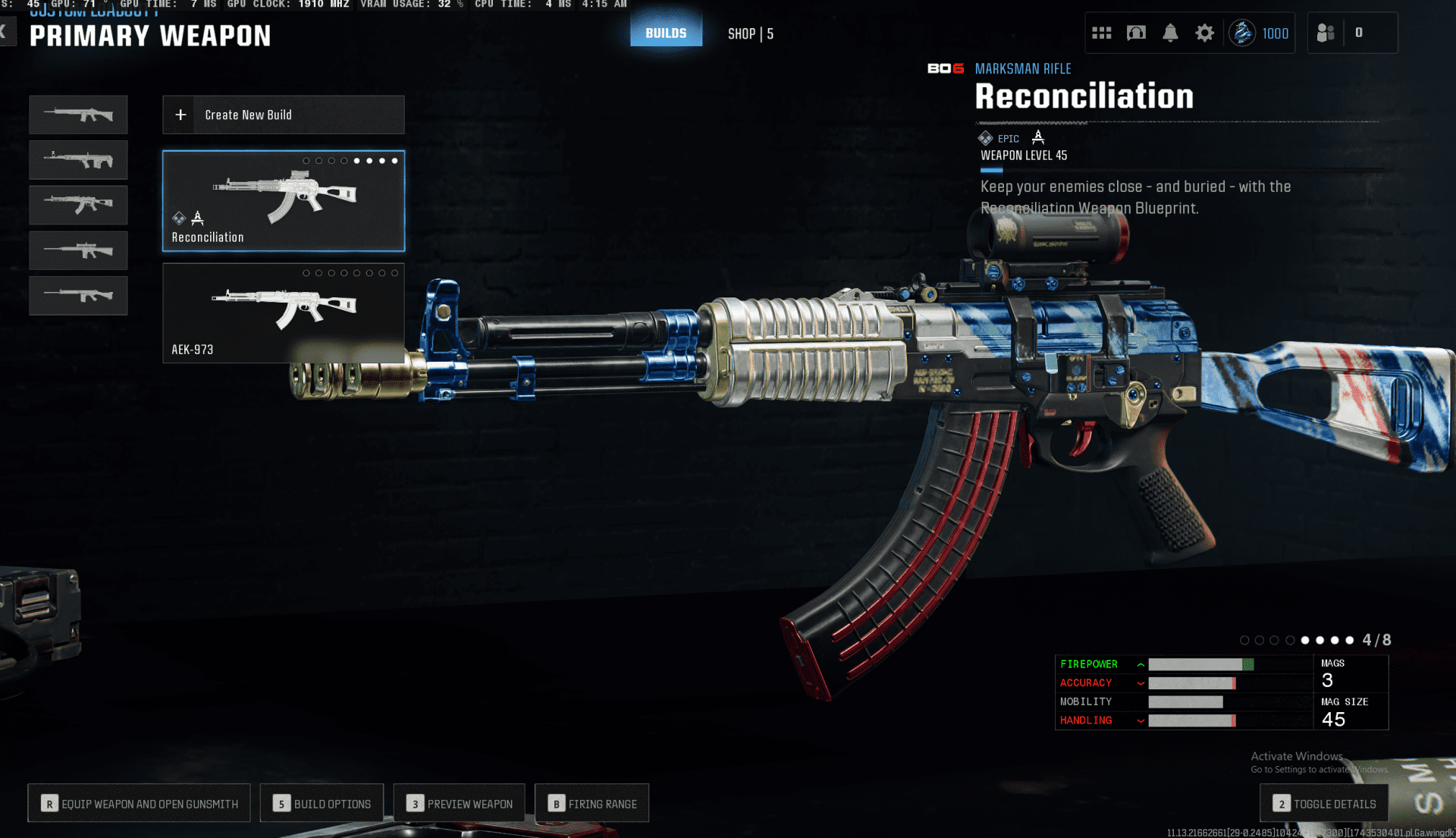Open Build Options
The height and width of the screenshot is (838, 1456).
[x=322, y=803]
